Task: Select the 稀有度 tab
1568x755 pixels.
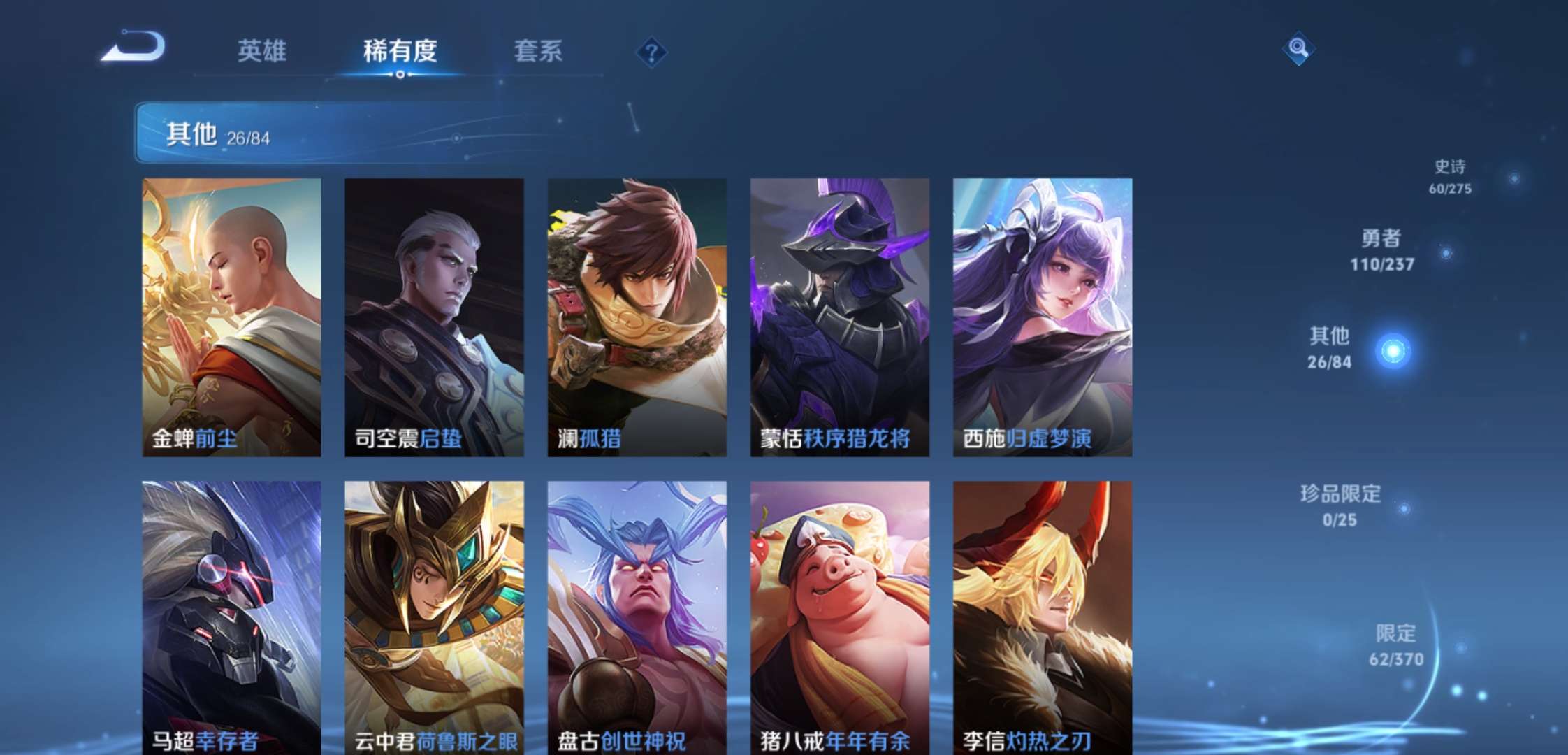Action: click(x=400, y=51)
